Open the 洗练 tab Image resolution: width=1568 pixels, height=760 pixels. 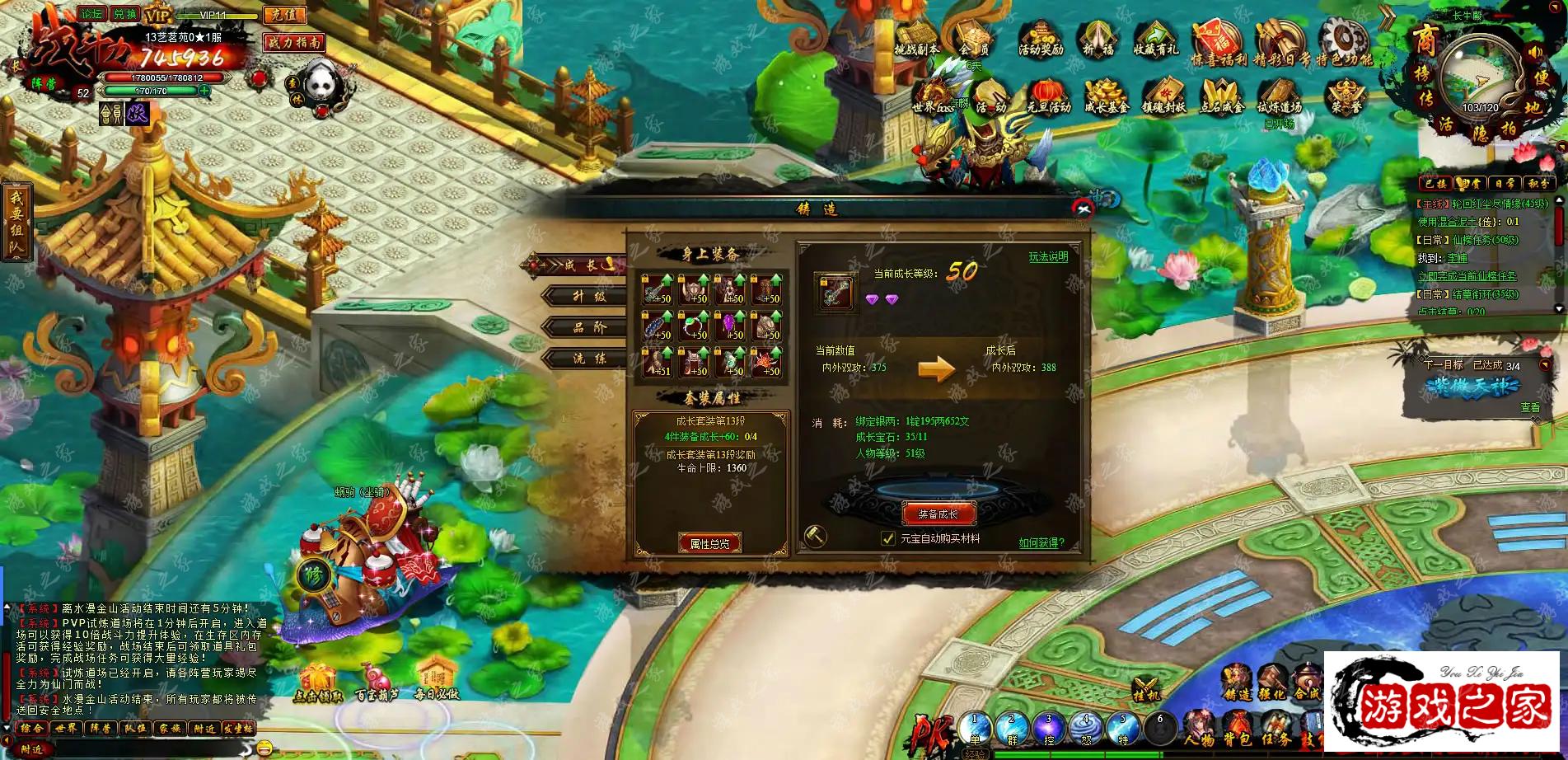[x=588, y=359]
